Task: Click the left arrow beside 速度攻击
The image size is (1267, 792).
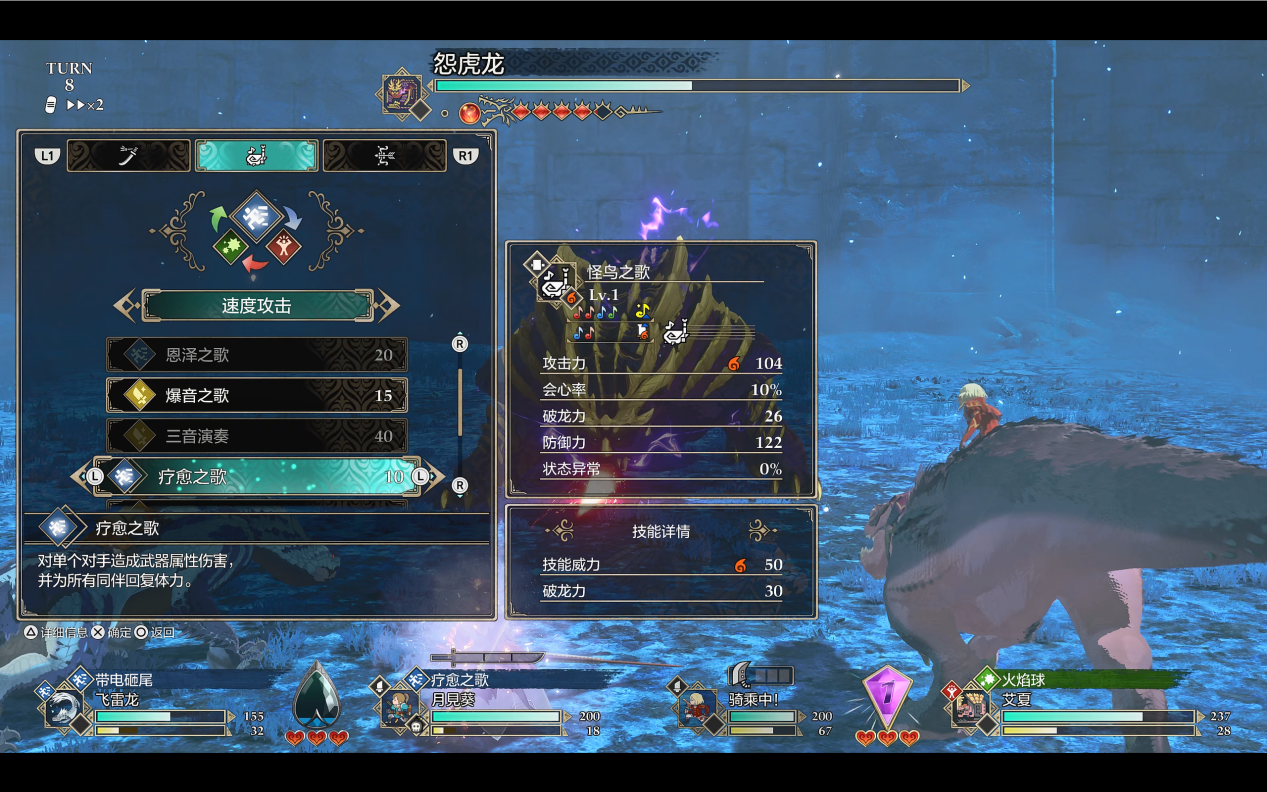Action: point(126,306)
